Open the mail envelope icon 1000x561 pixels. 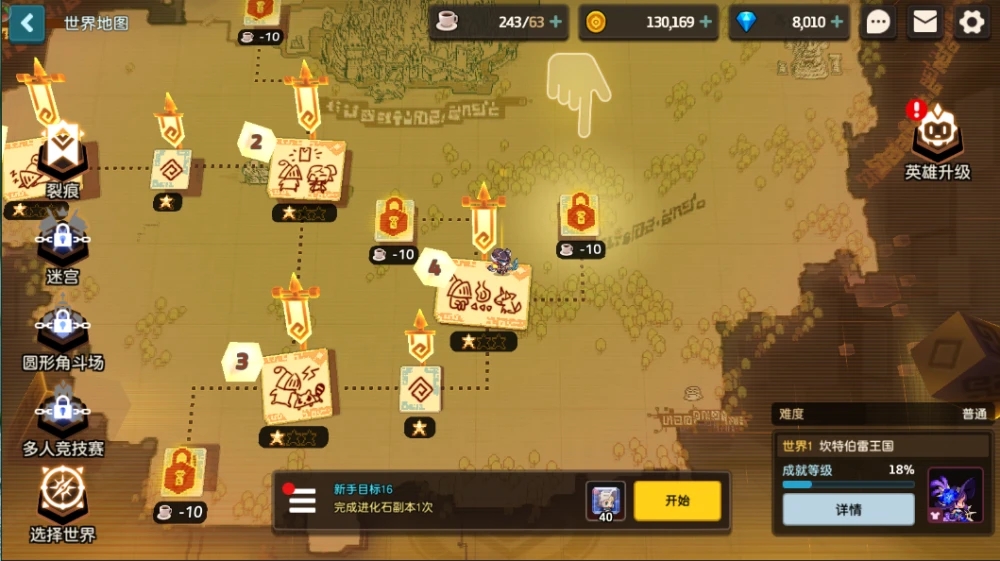click(925, 22)
